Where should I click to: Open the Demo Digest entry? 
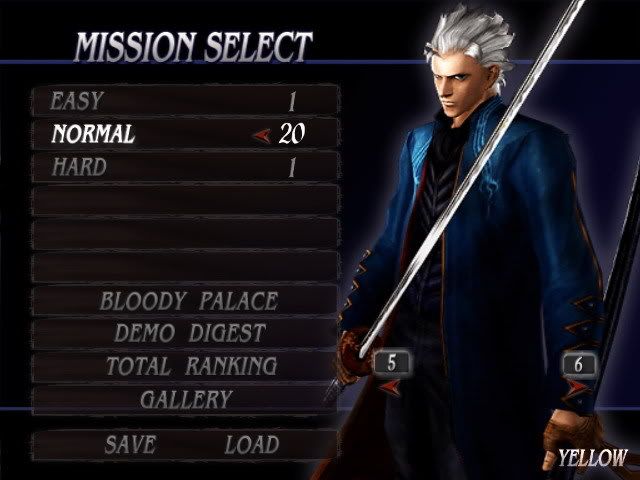point(189,334)
